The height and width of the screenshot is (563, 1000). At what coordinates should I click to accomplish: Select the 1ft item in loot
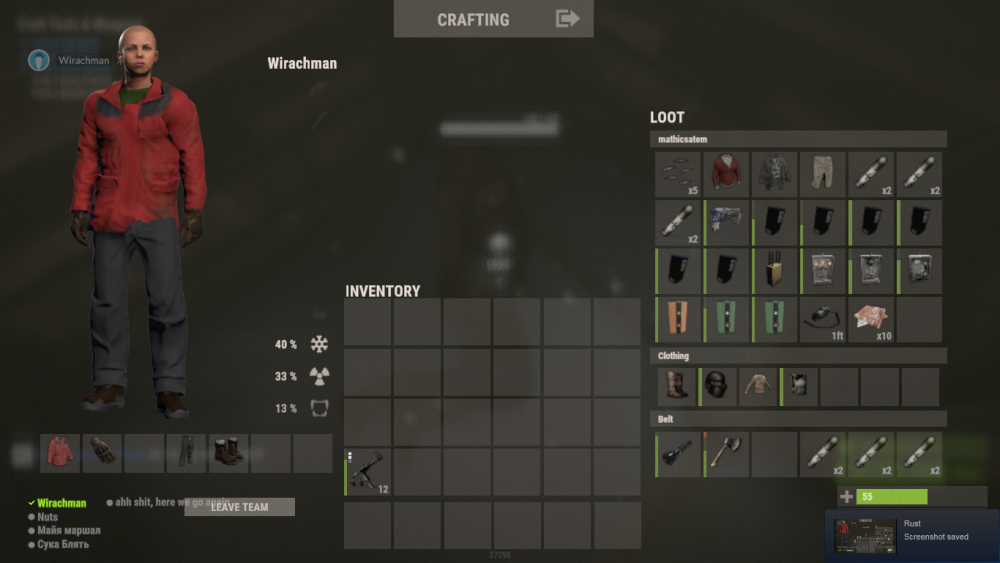pyautogui.click(x=823, y=320)
